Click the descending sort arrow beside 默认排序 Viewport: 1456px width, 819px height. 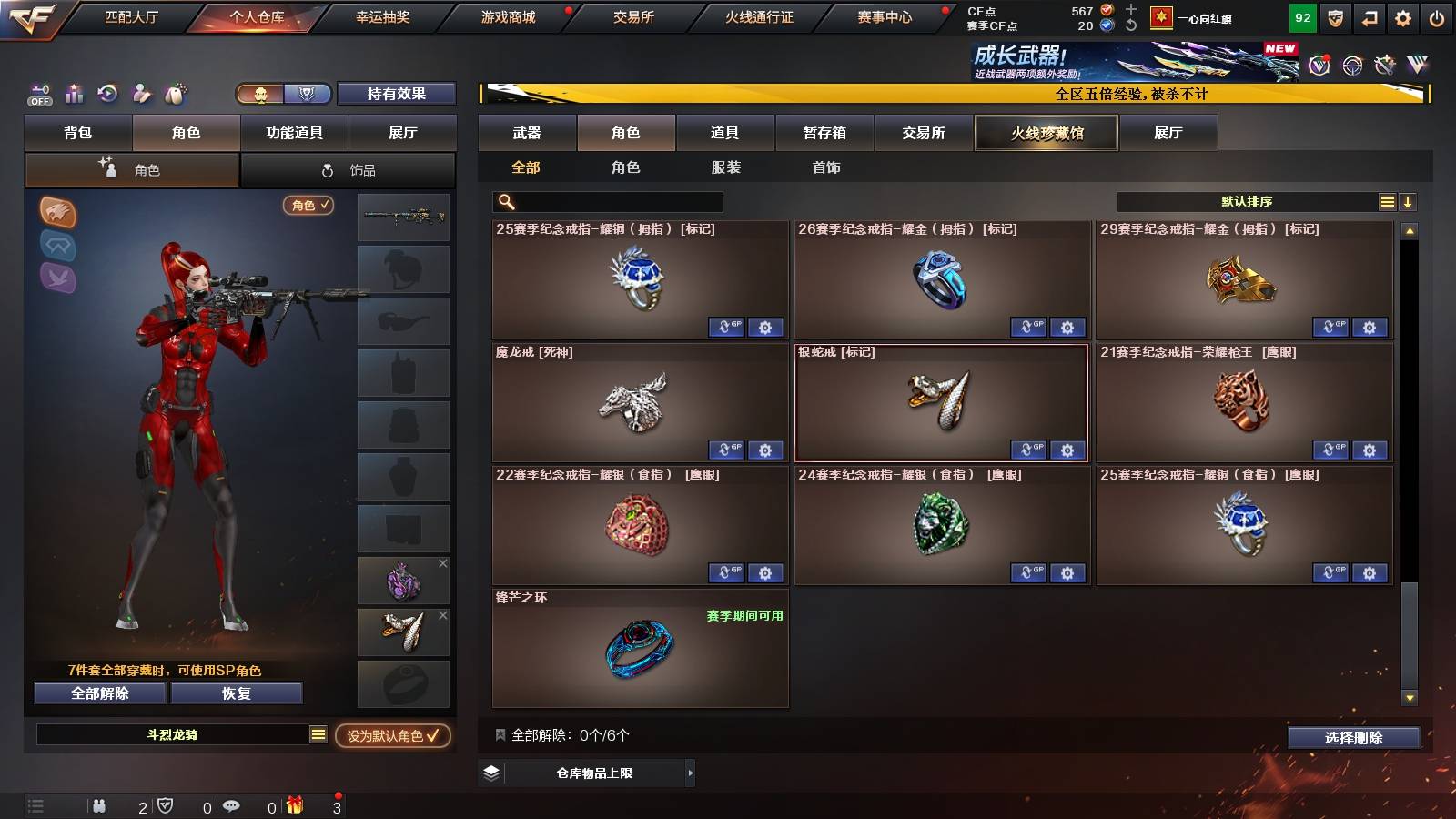tap(1409, 201)
